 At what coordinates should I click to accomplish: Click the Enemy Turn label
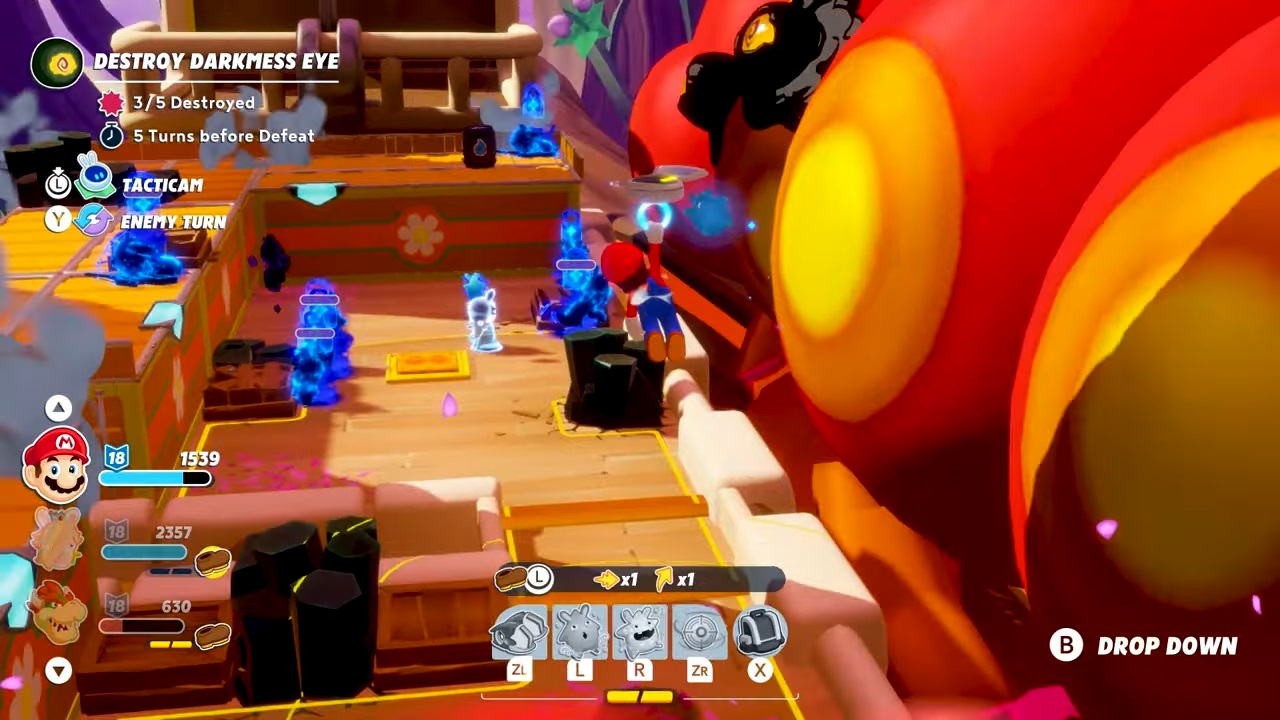pyautogui.click(x=174, y=221)
